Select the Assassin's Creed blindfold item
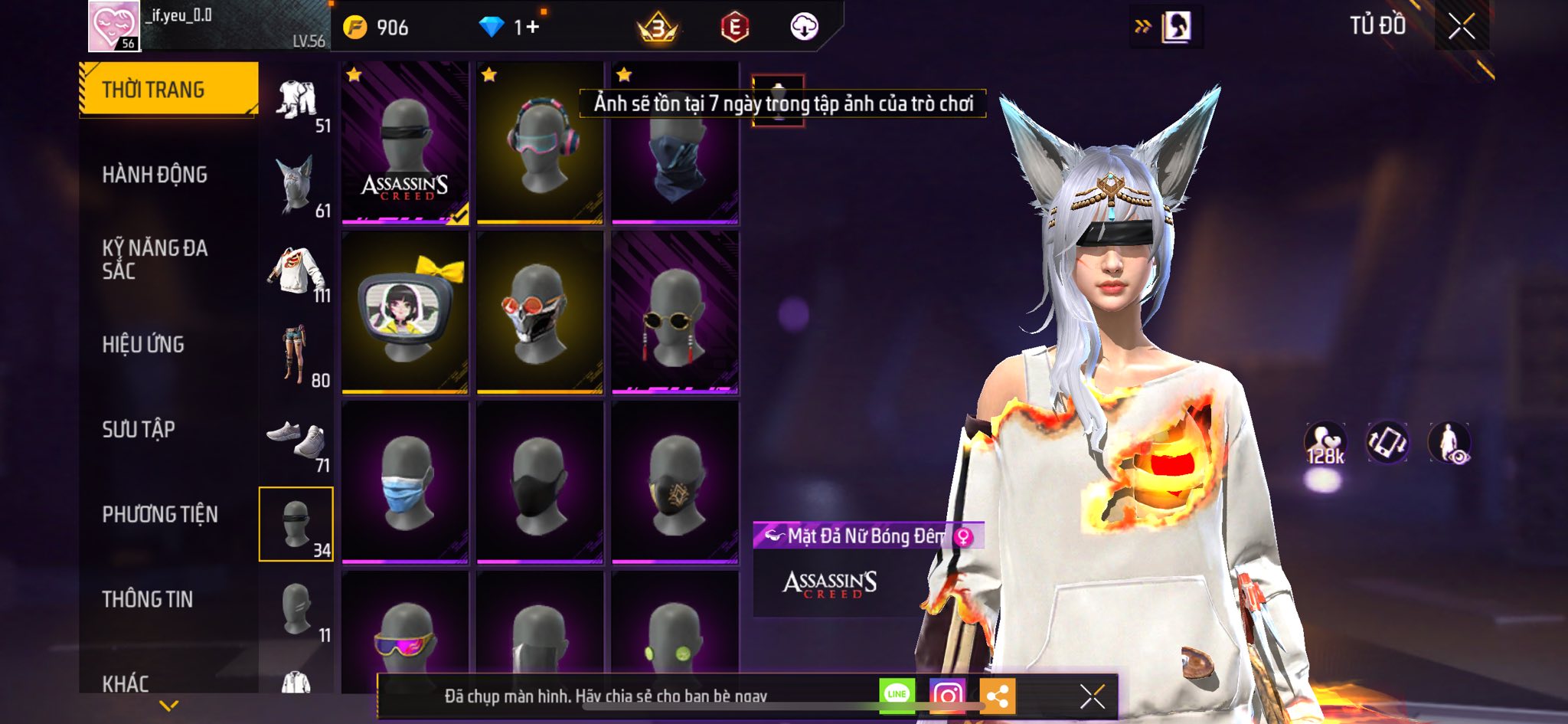The height and width of the screenshot is (724, 1568). coord(405,143)
